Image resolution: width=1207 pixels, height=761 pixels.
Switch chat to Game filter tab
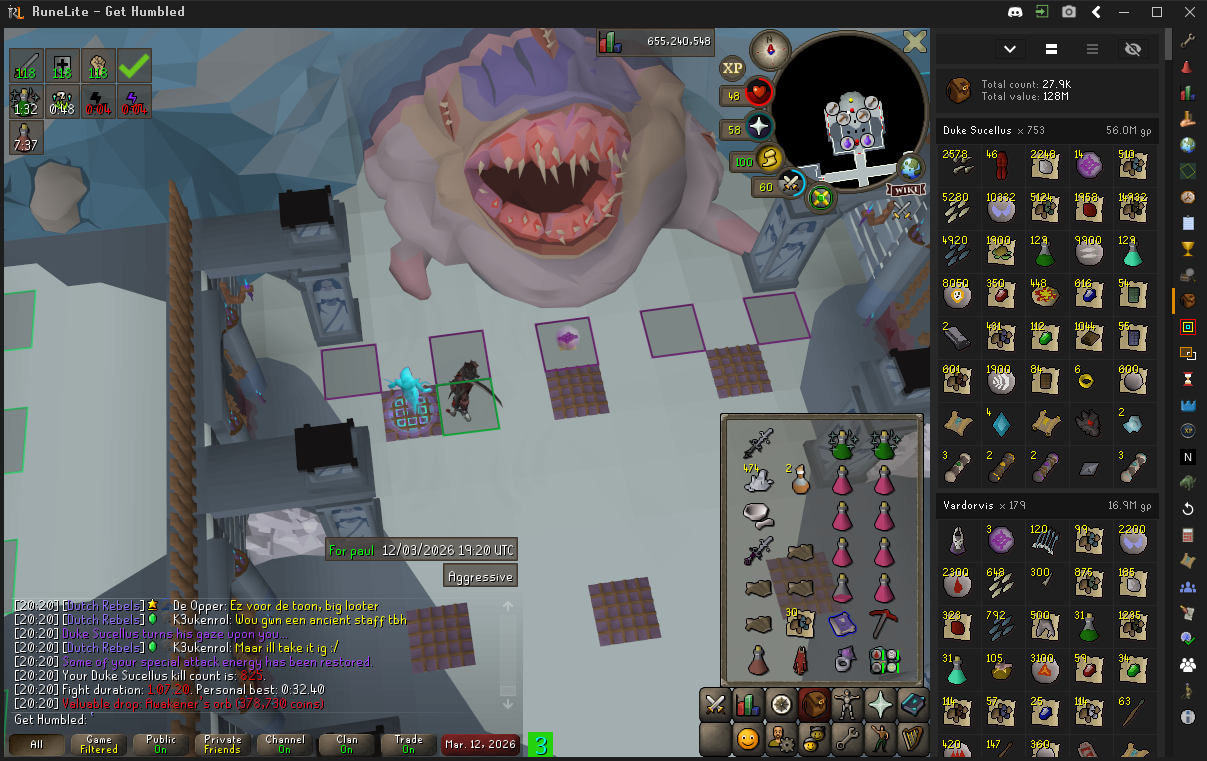click(x=99, y=744)
